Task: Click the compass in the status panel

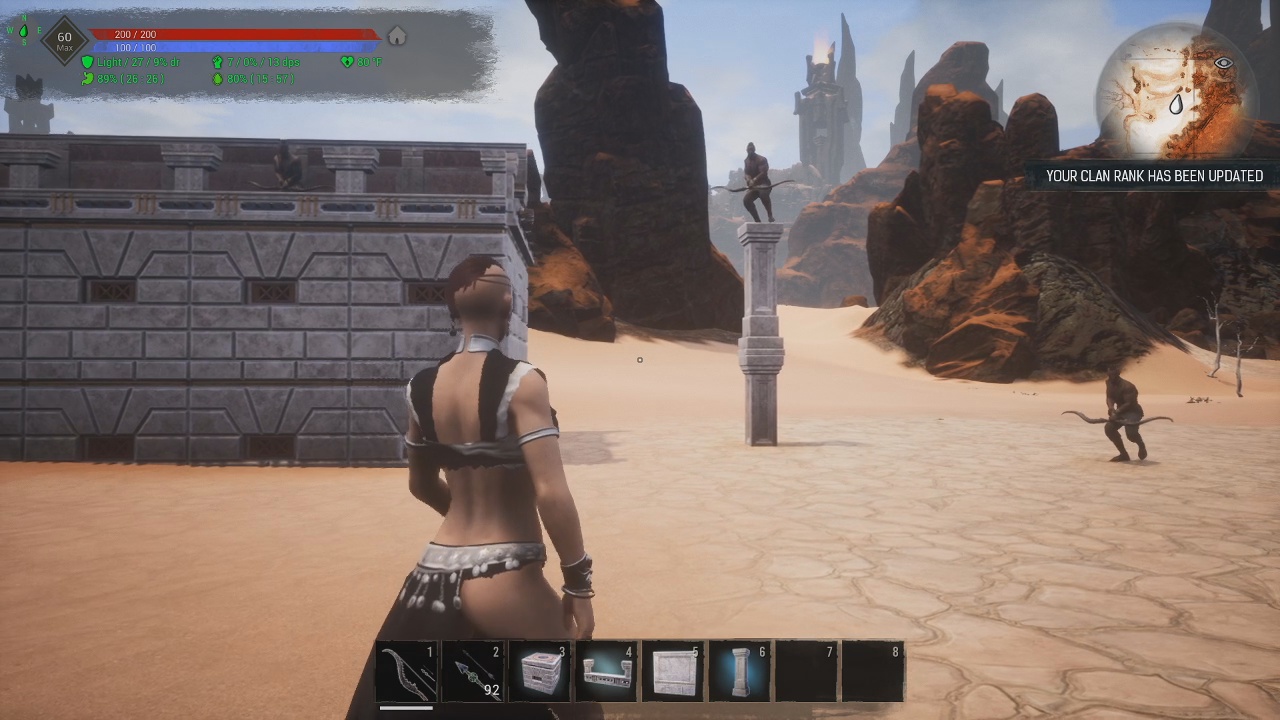Action: [22, 31]
